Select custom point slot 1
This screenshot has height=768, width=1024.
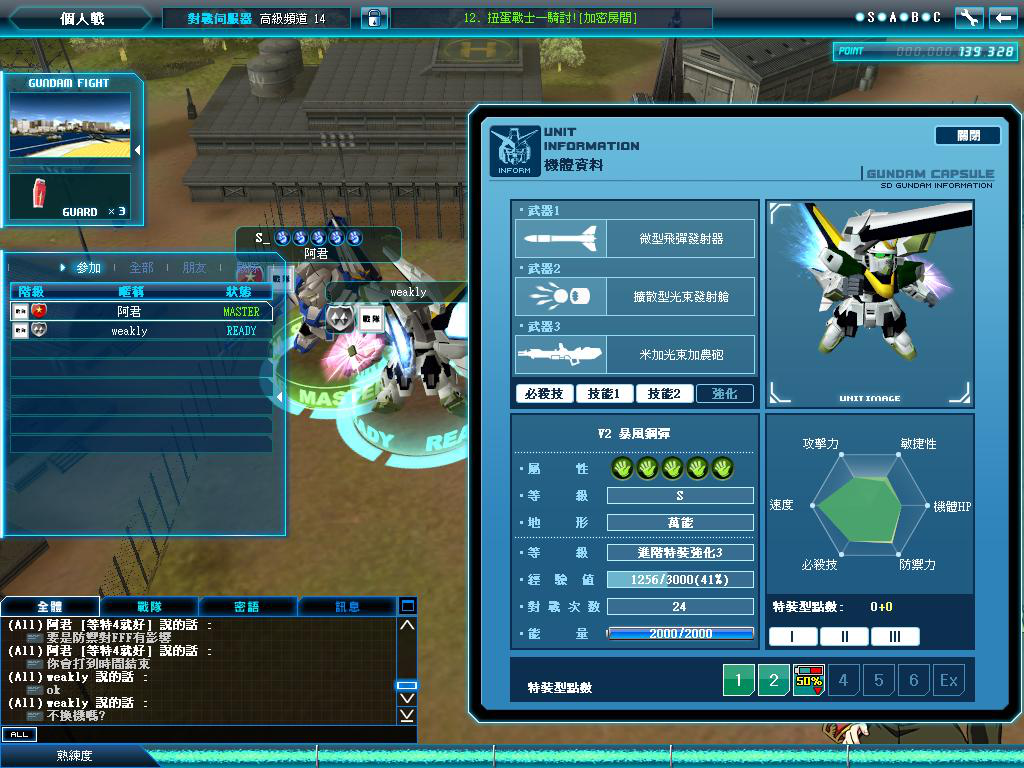(x=739, y=681)
